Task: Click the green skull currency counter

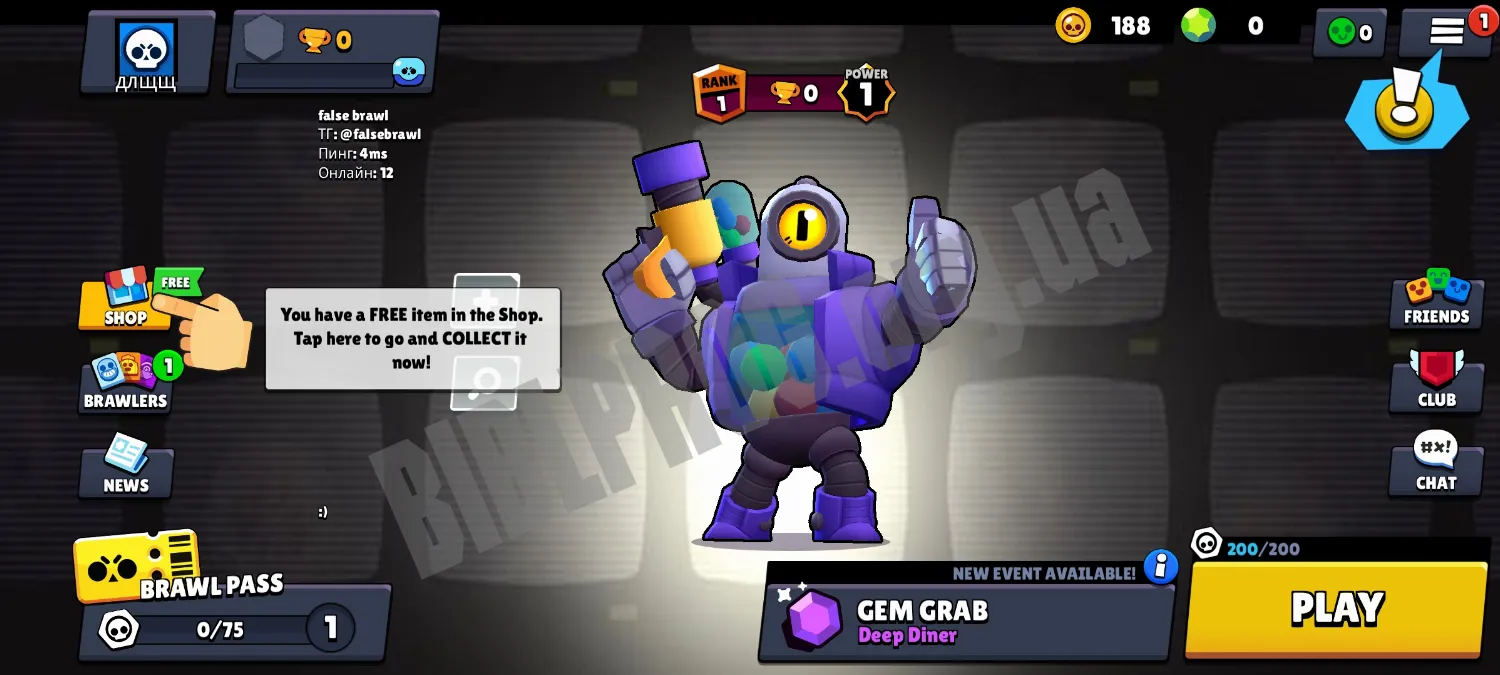Action: pyautogui.click(x=1349, y=33)
